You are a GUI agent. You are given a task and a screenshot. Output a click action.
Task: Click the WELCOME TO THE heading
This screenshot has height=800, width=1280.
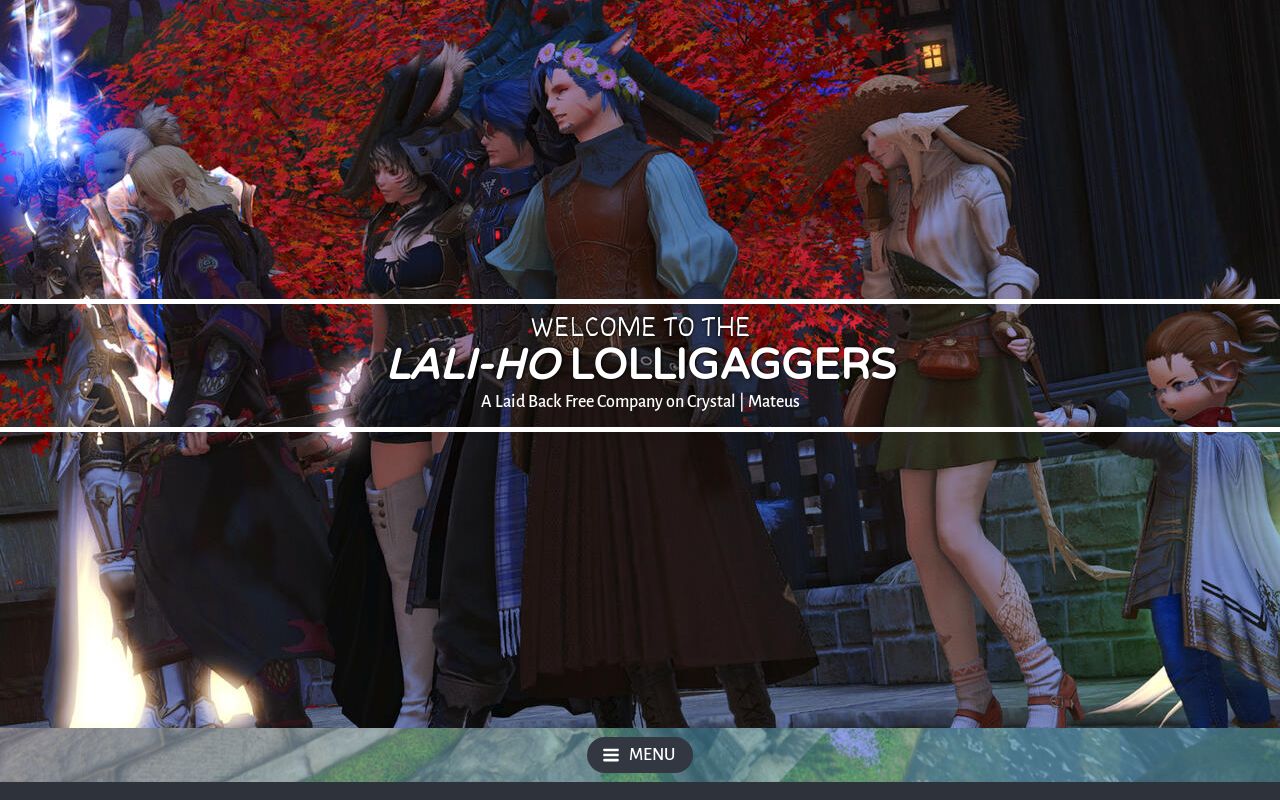coord(640,327)
